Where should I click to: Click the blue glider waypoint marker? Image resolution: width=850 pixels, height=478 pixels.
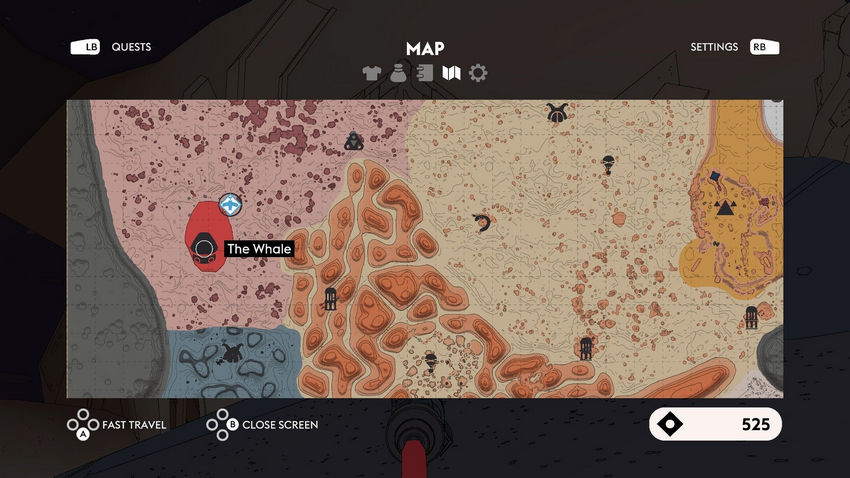point(231,205)
